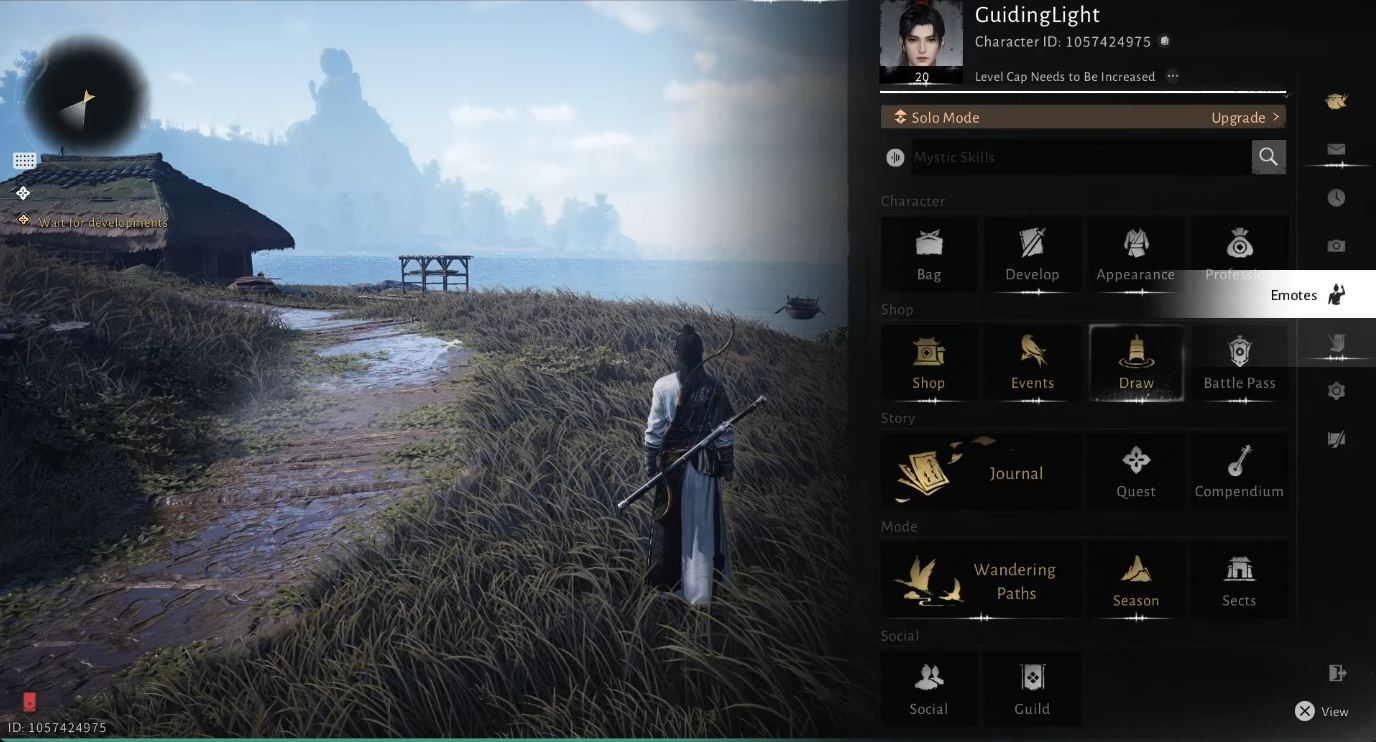This screenshot has height=742, width=1376.
Task: Open the Battle Pass
Action: tap(1239, 363)
